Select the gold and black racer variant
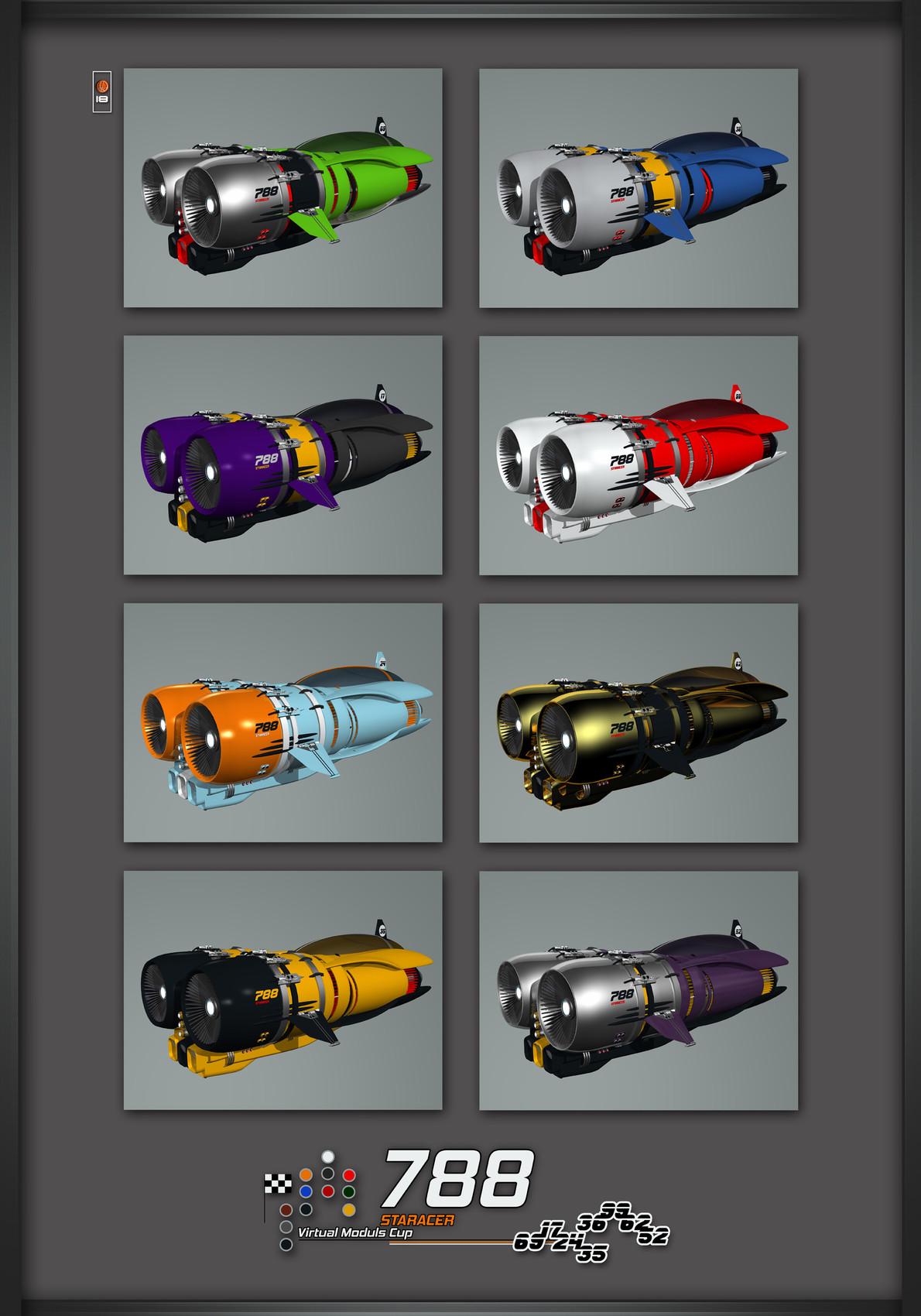Screen dimensions: 921x1316 tap(638, 722)
